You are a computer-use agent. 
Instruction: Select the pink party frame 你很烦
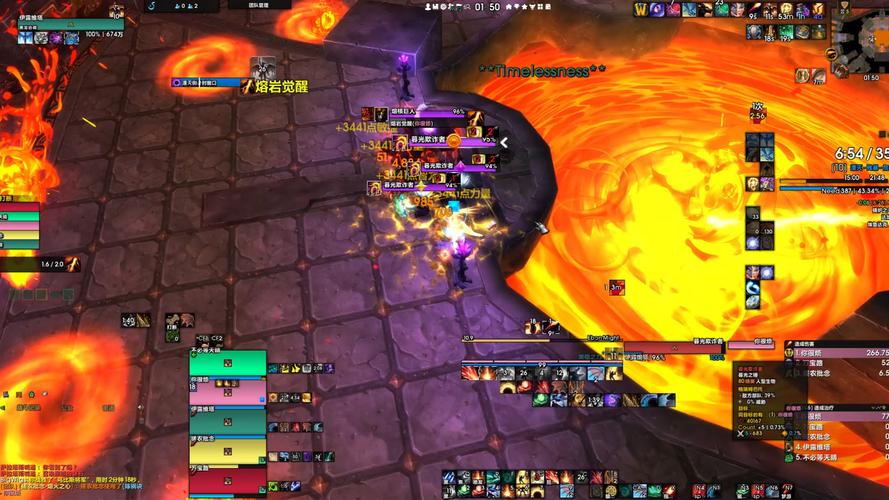point(228,392)
